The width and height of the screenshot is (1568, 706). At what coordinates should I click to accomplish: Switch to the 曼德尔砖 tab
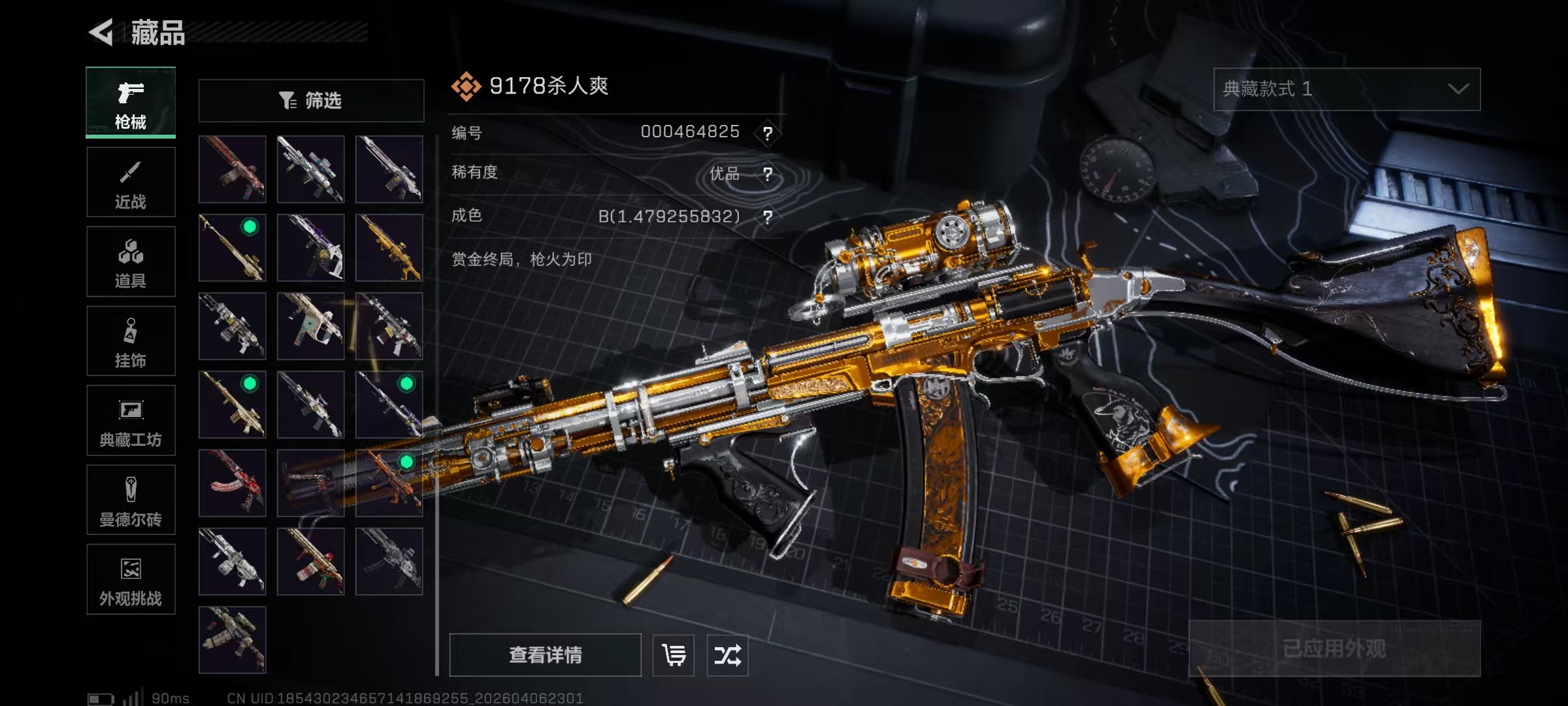click(131, 500)
